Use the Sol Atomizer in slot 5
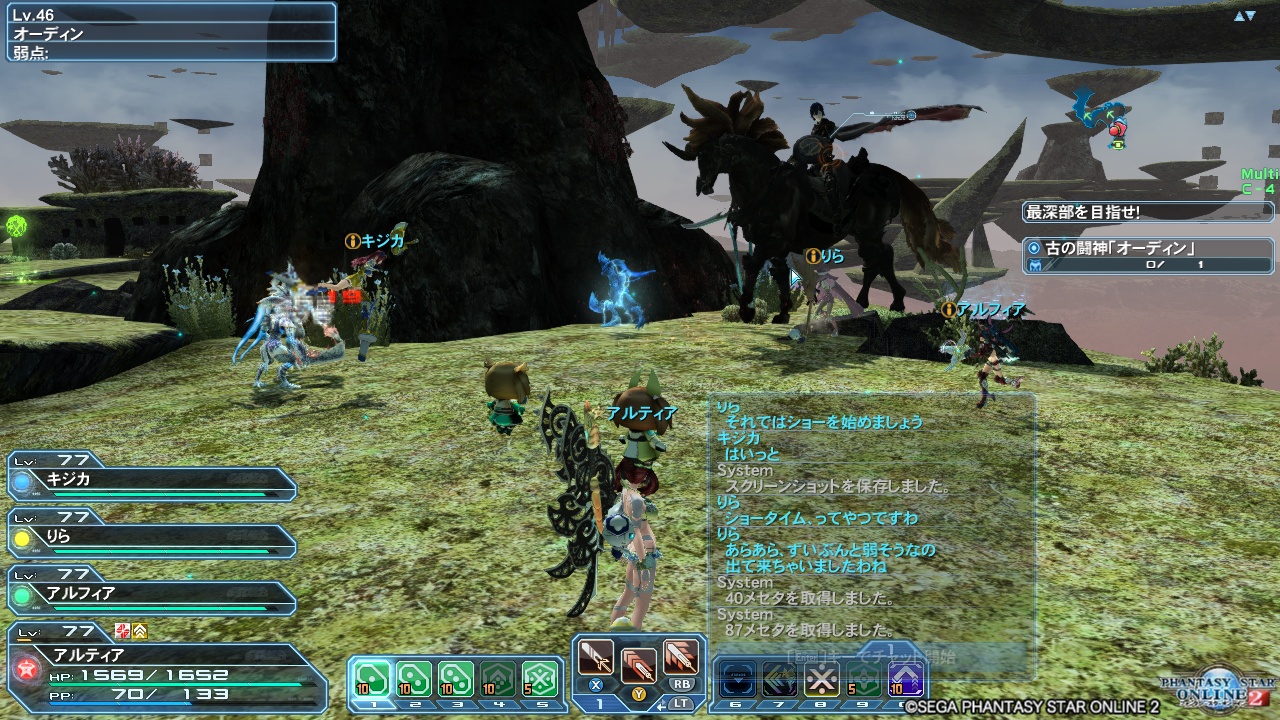Screen dimensions: 1280x720 (540, 678)
